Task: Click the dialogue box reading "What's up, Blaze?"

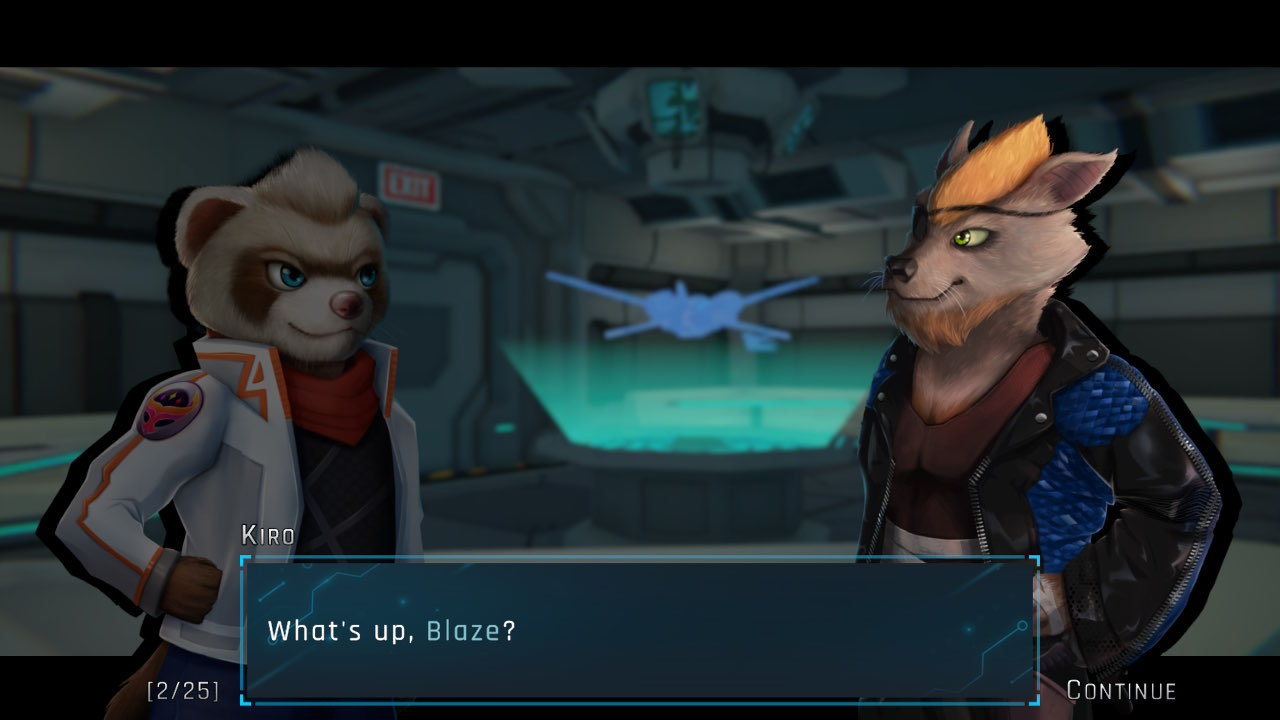Action: [x=639, y=631]
